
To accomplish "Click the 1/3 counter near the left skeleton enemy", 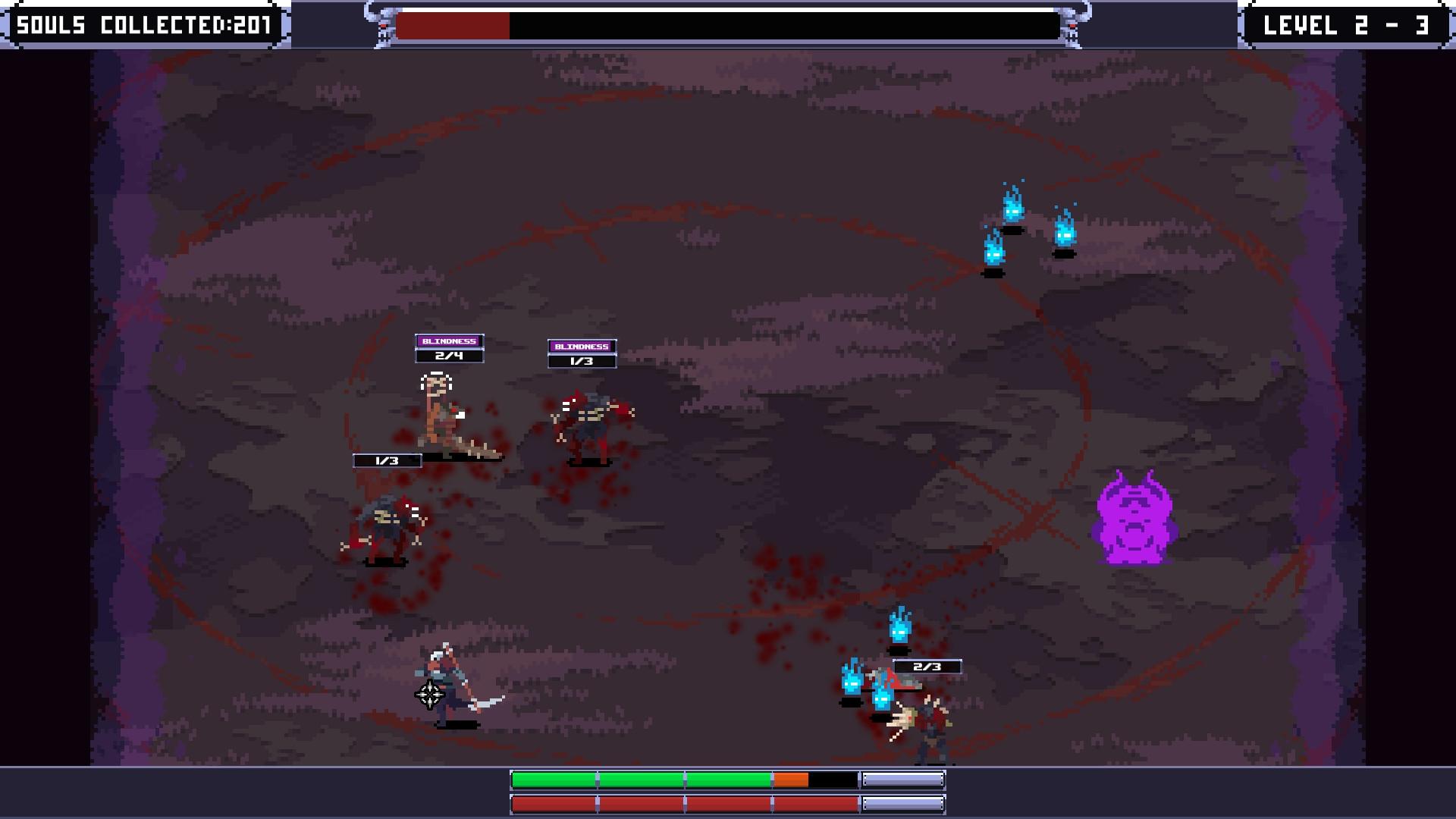I will 388,459.
